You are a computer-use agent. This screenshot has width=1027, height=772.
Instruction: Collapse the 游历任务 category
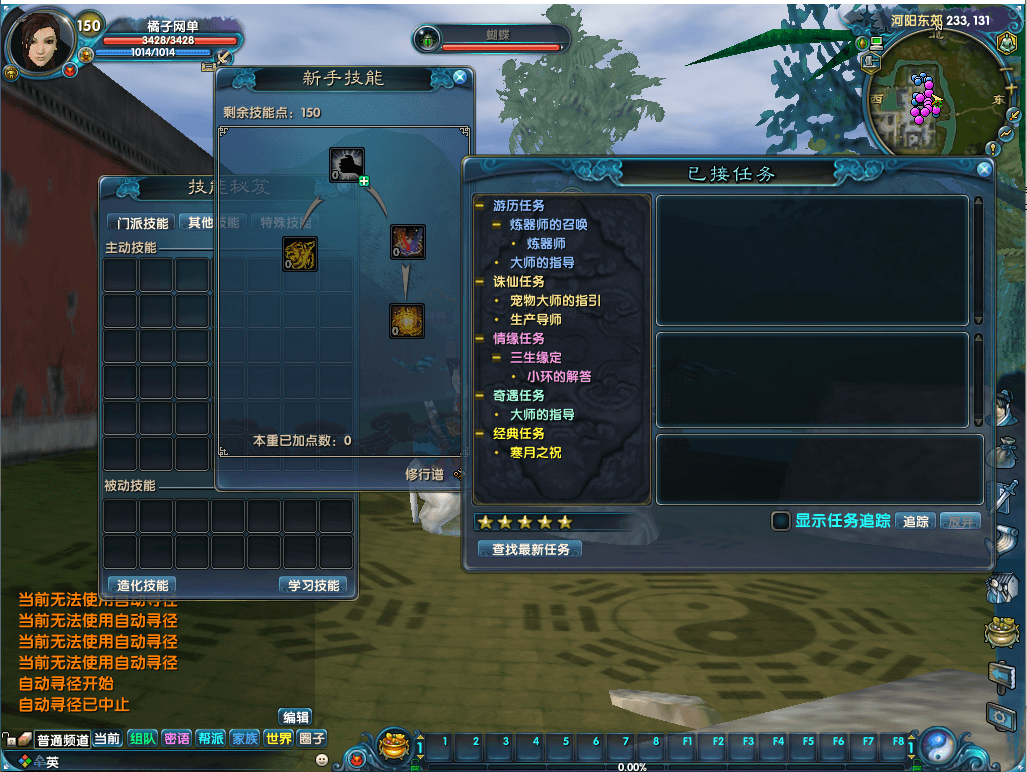click(480, 205)
